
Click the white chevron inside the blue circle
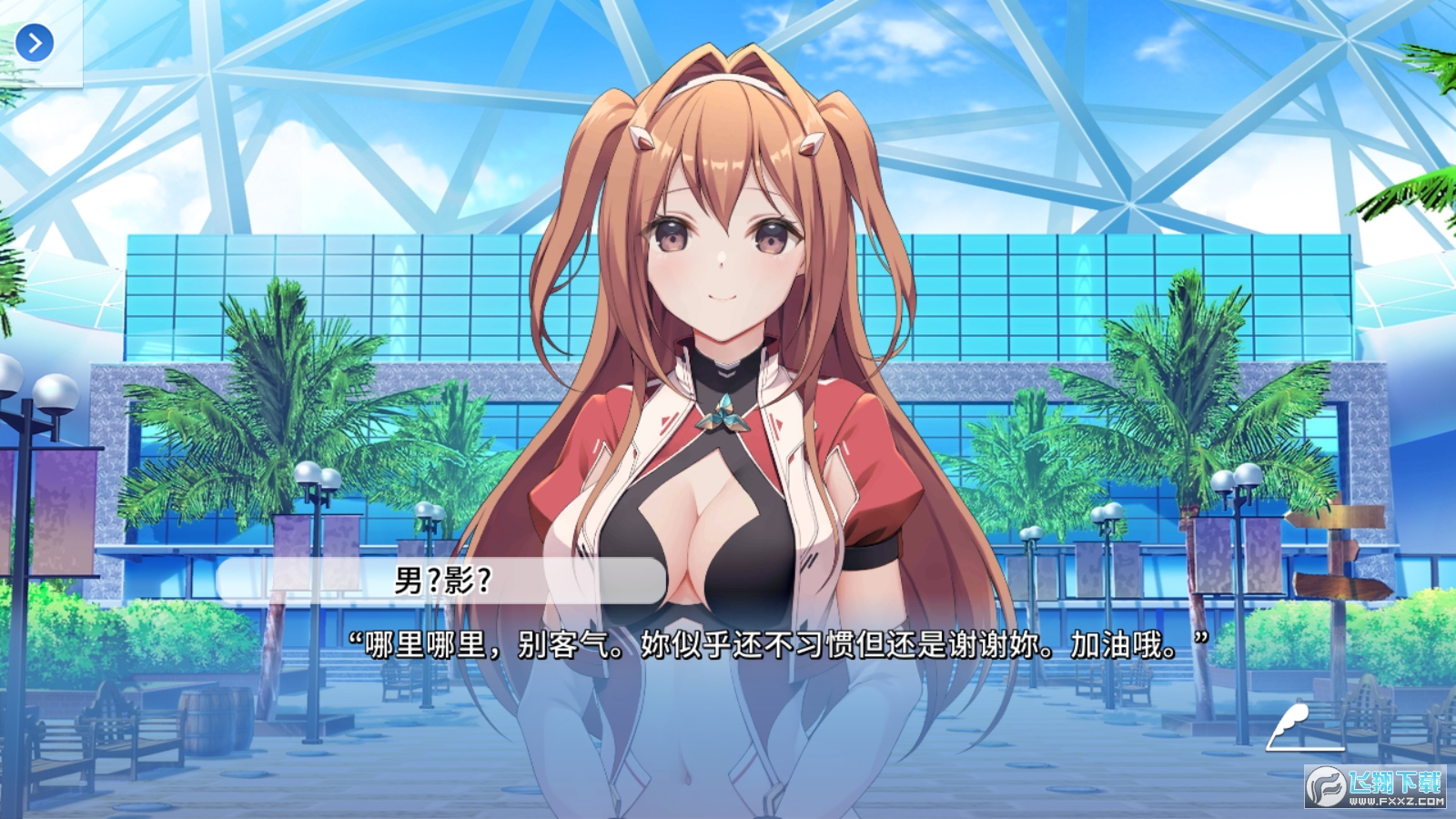(35, 43)
